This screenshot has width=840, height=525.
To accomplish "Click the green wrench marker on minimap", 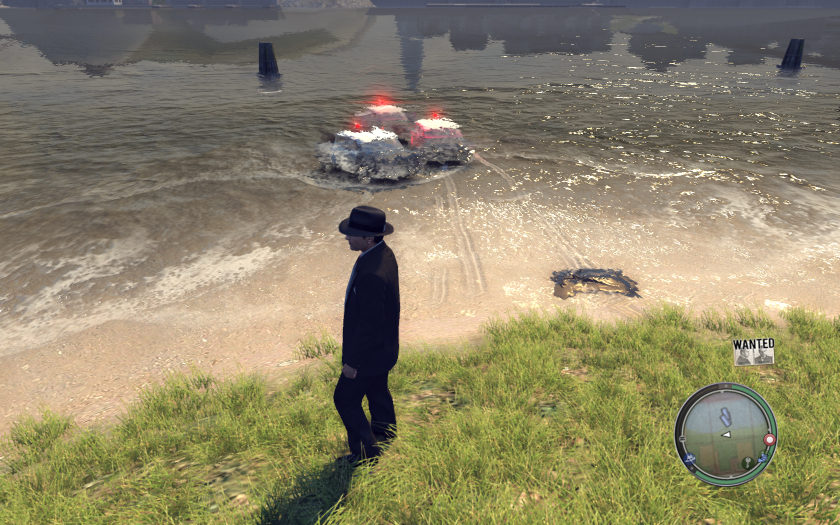I will (746, 463).
